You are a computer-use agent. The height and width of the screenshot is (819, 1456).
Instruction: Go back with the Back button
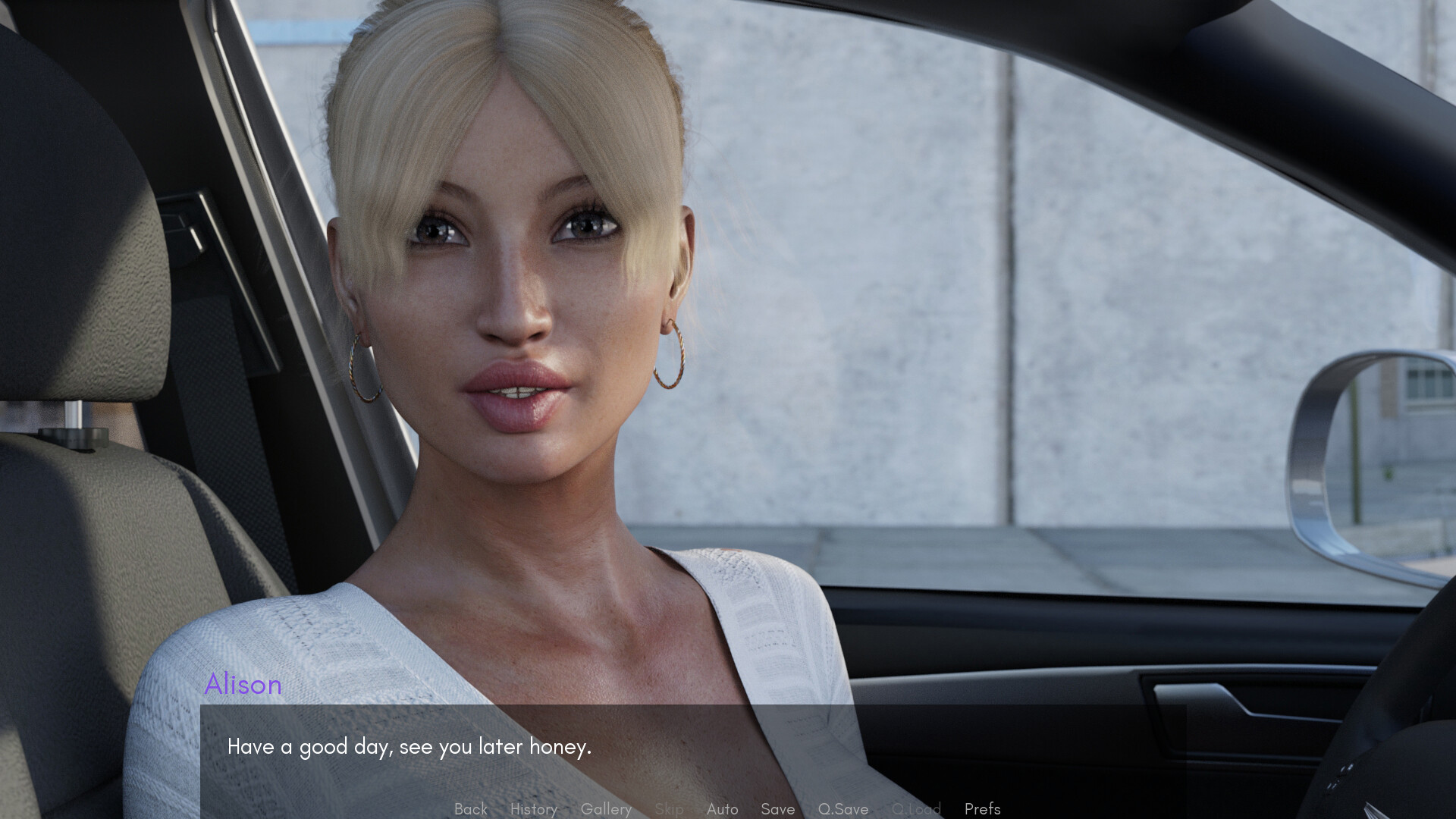470,809
